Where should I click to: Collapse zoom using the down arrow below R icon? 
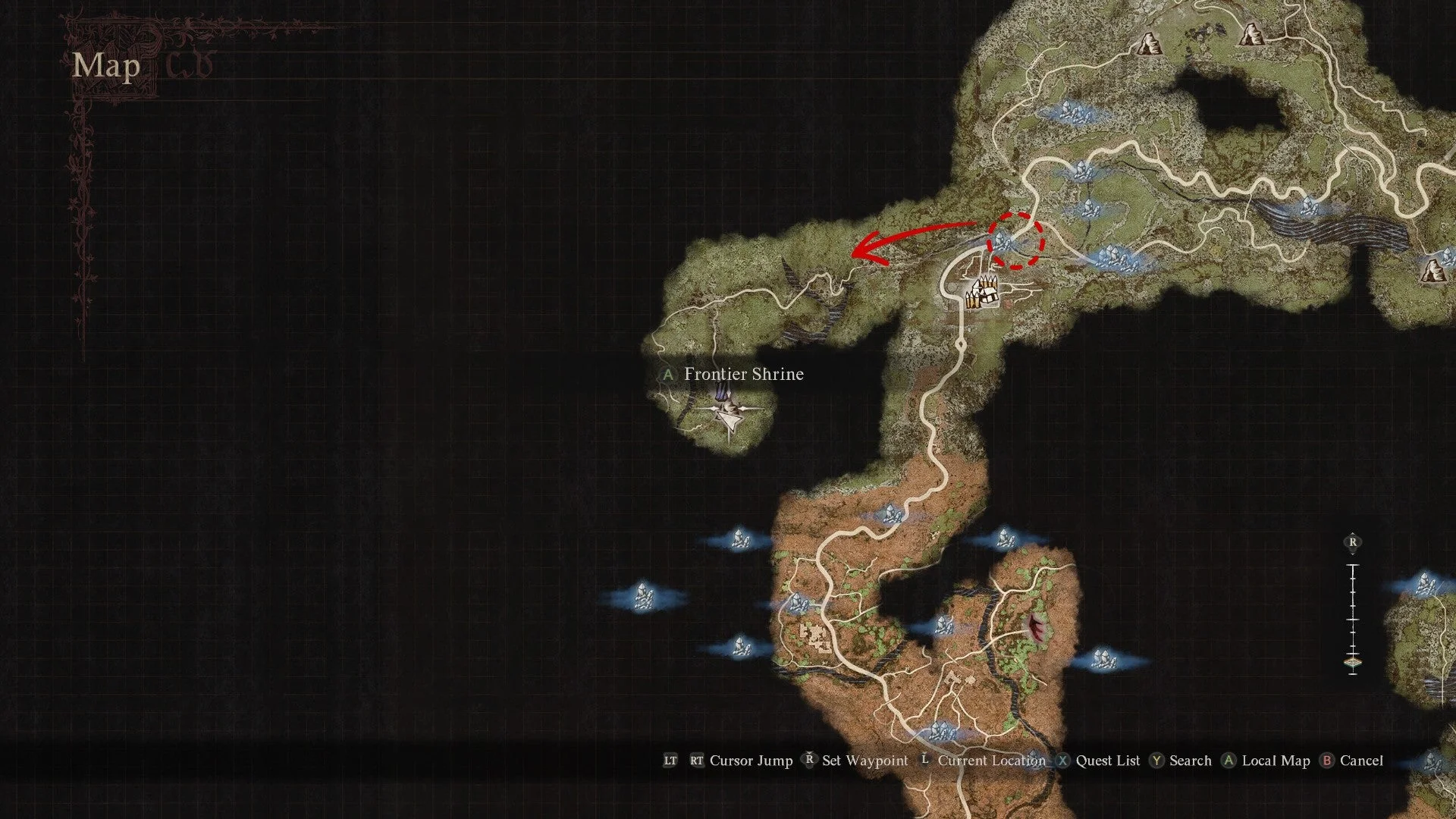(1353, 554)
